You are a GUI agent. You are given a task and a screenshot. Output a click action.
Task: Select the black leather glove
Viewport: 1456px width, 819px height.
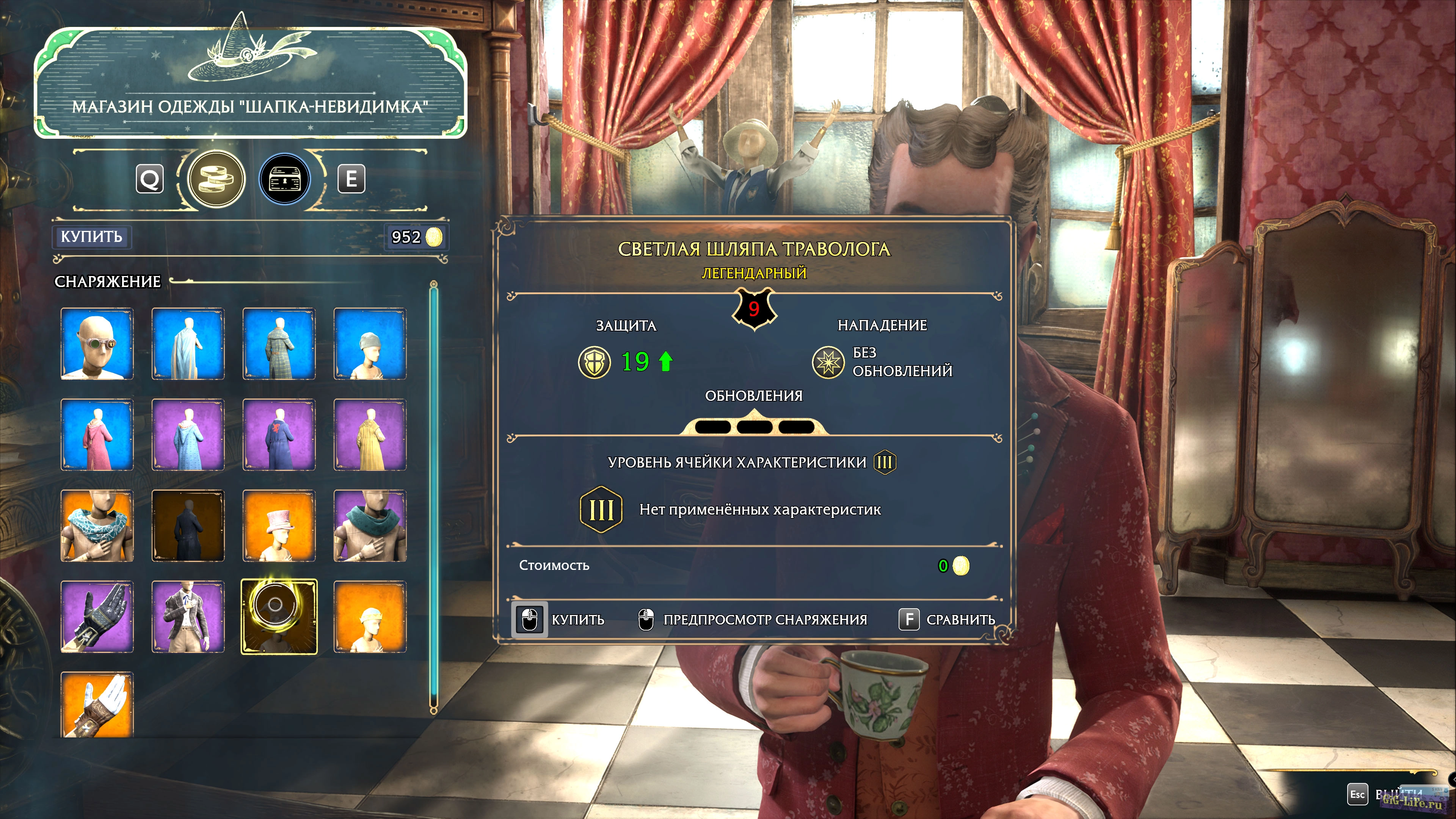97,617
